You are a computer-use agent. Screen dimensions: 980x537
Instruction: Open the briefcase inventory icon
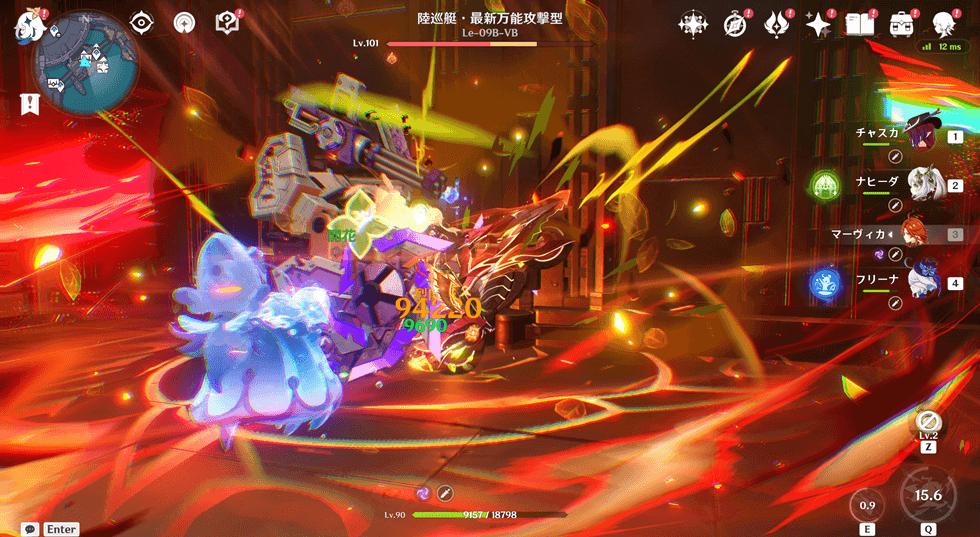pos(901,24)
